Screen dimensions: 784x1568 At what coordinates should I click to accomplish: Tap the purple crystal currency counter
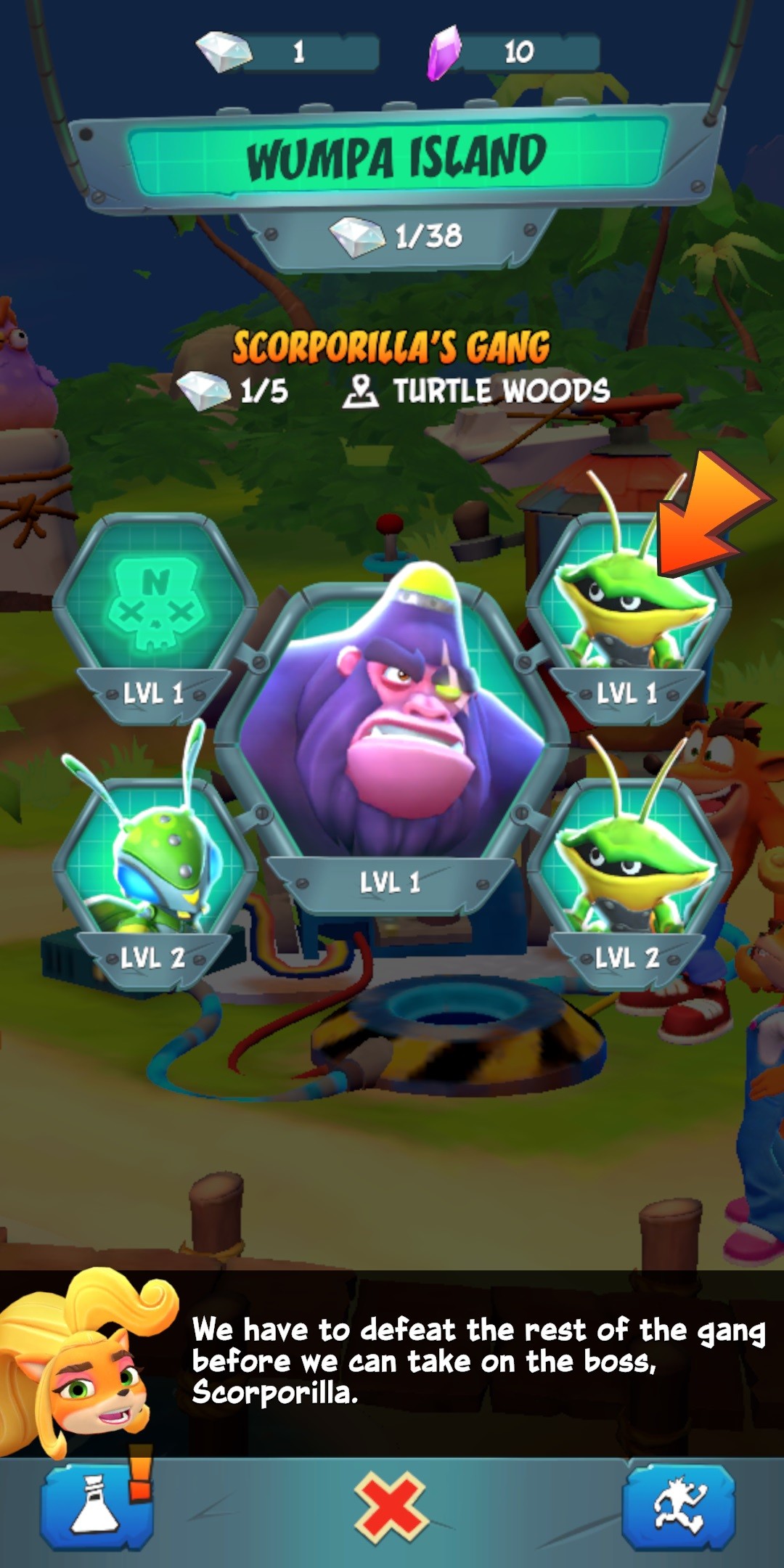(x=514, y=52)
